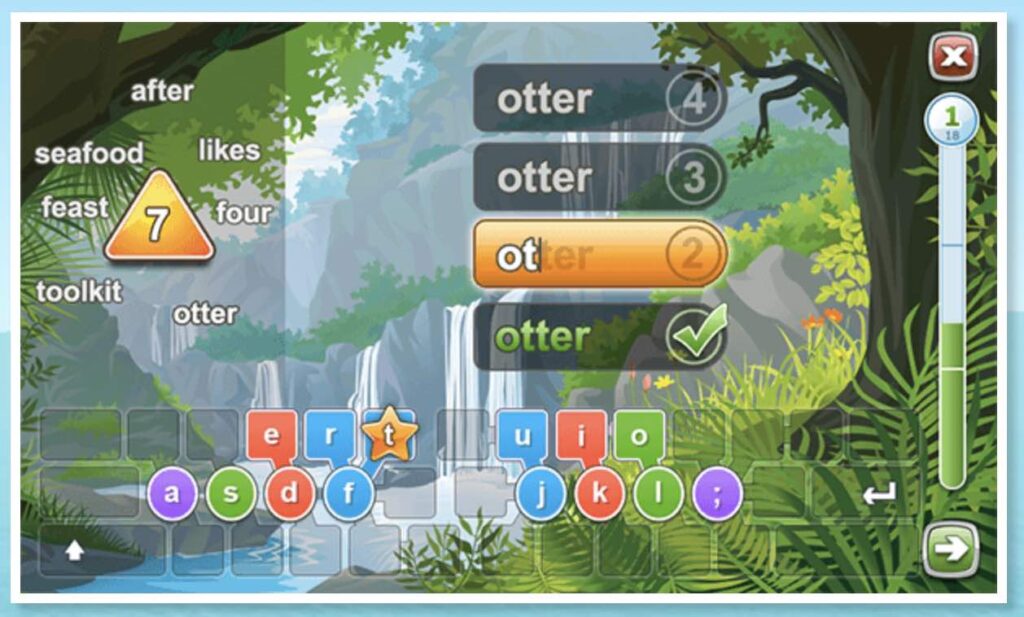Tap the blue 'j' key
The width and height of the screenshot is (1024, 617).
pyautogui.click(x=541, y=494)
